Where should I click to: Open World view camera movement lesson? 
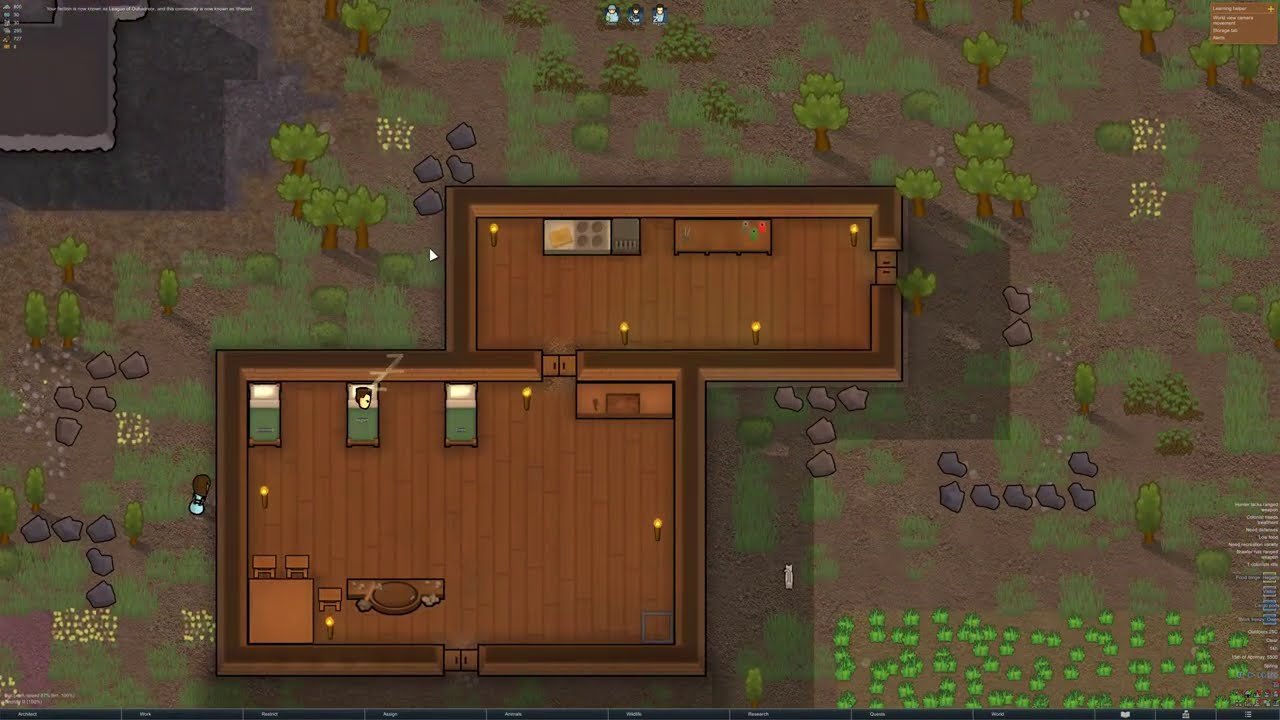click(1231, 20)
